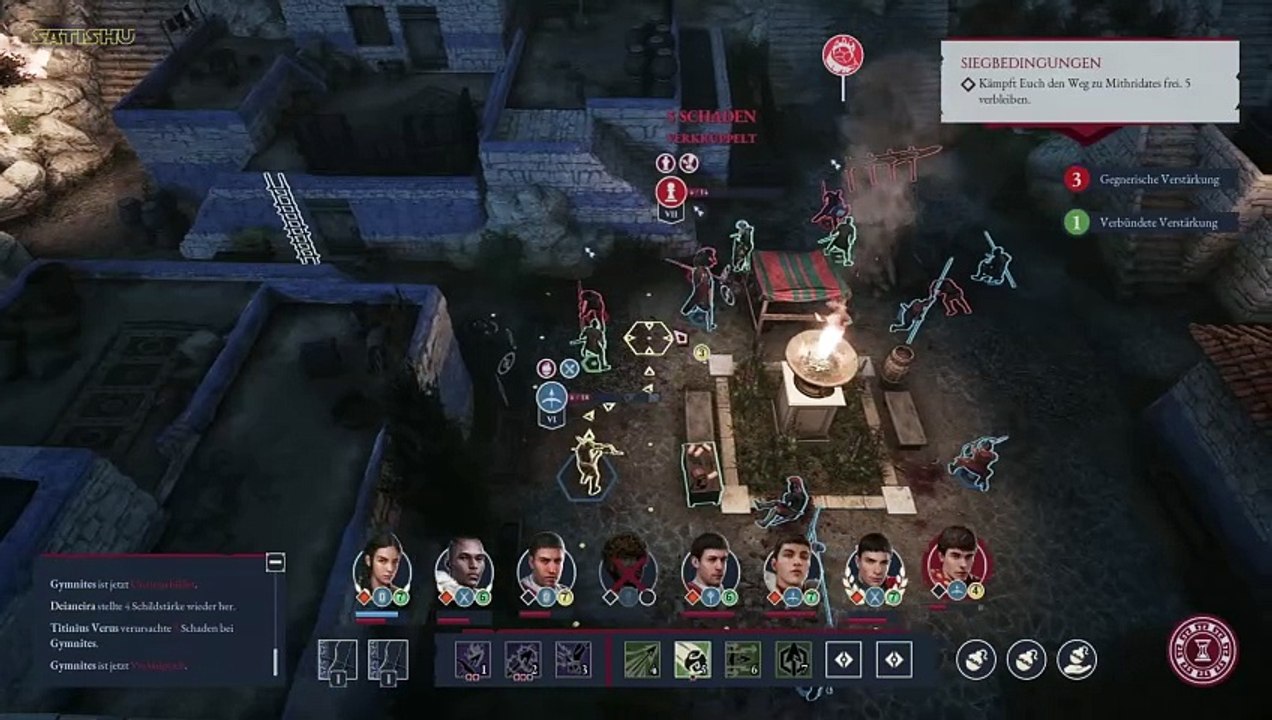Screen dimensions: 1272x720
Task: Minimize the combat log panel
Action: click(276, 562)
